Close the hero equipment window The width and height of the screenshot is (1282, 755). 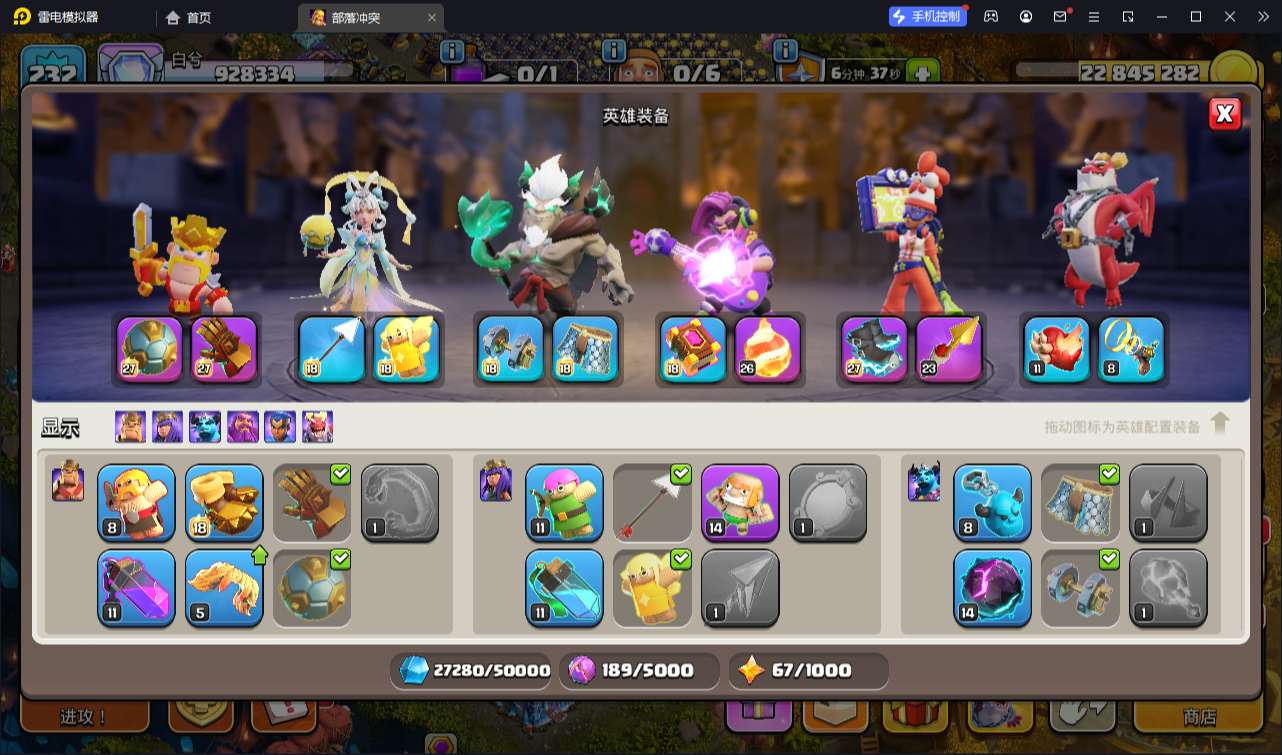pyautogui.click(x=1225, y=114)
